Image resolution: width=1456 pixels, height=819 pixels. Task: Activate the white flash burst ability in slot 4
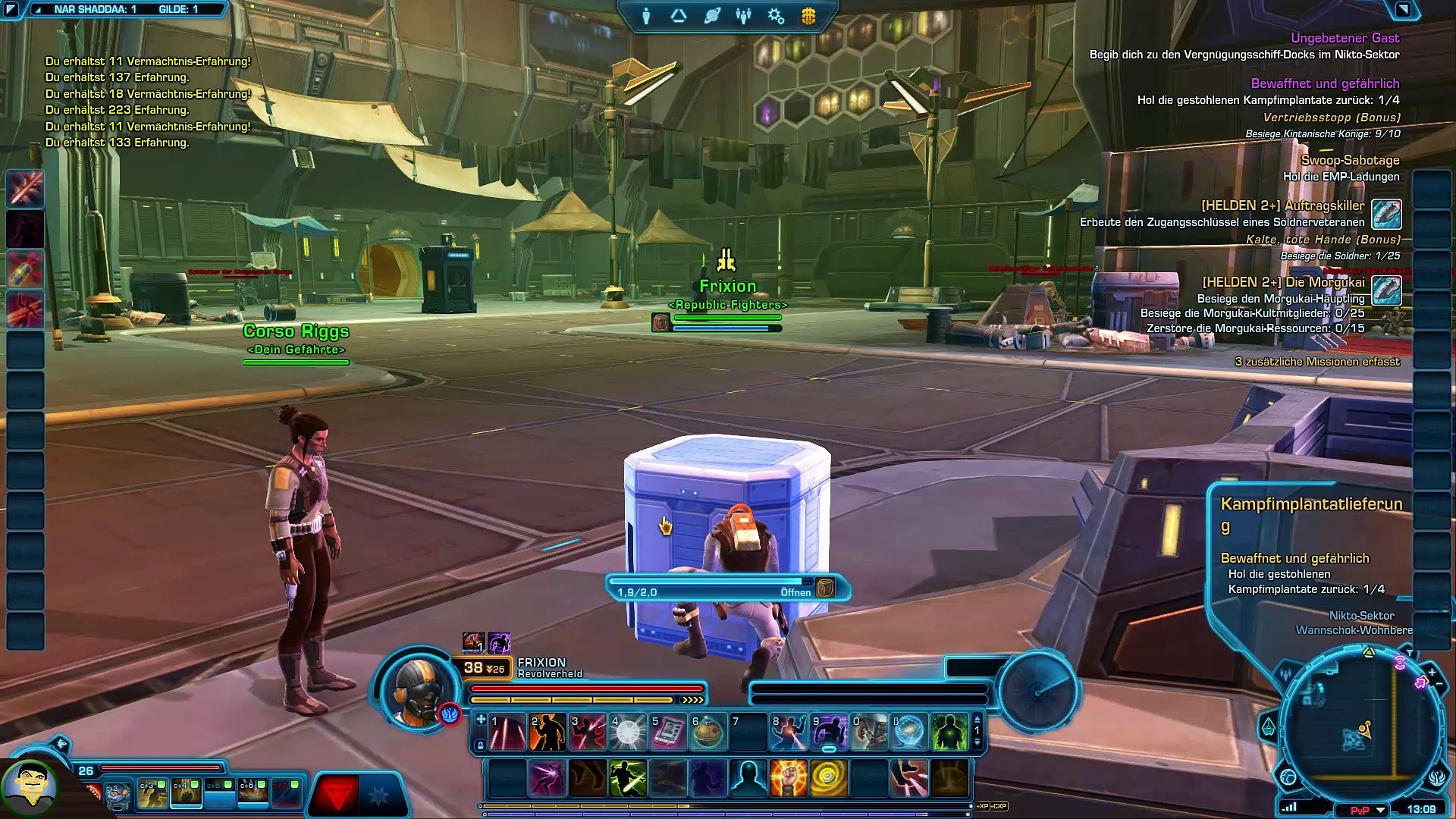click(628, 733)
